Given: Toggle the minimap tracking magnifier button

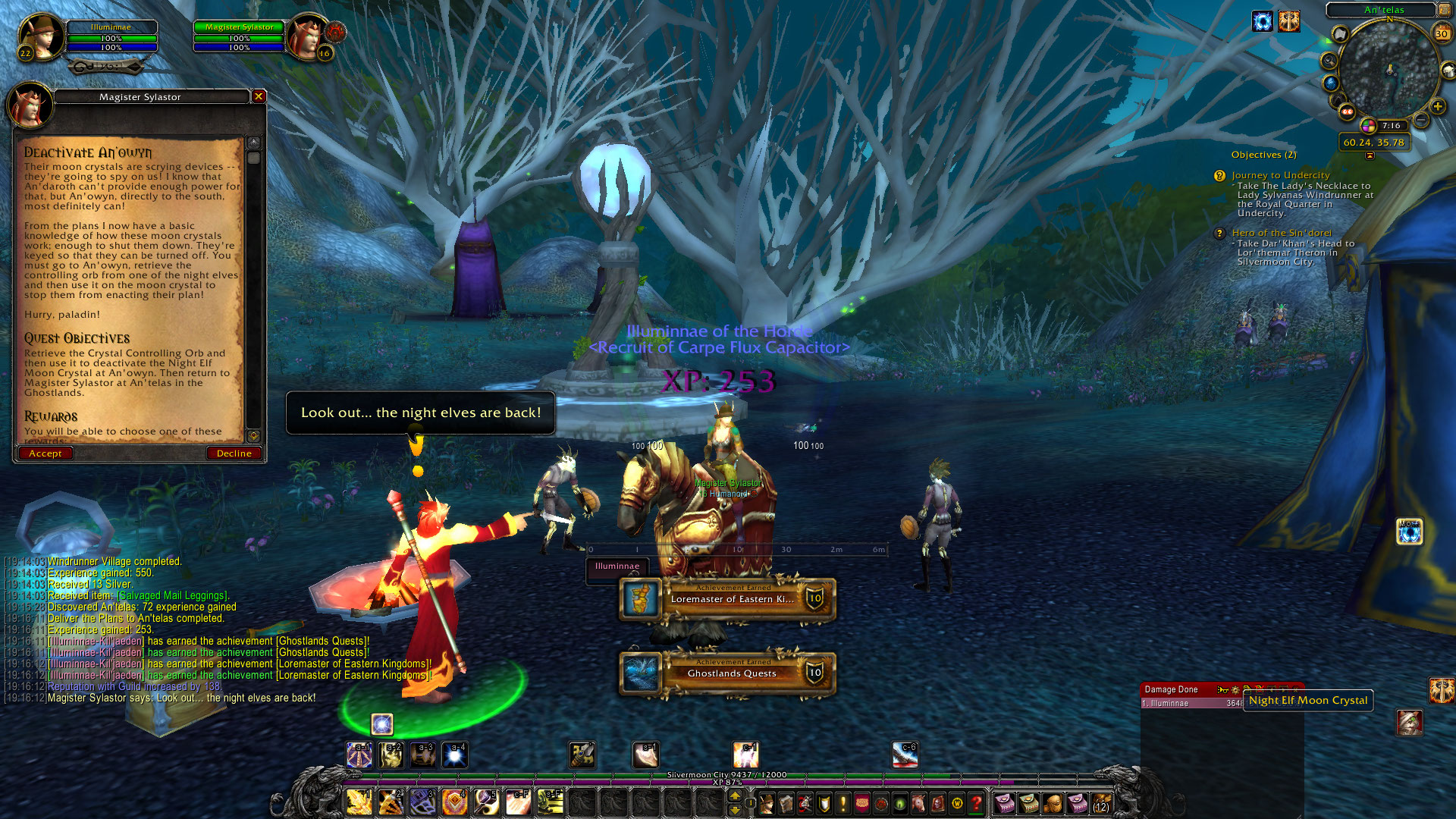Looking at the screenshot, I should point(1329,61).
